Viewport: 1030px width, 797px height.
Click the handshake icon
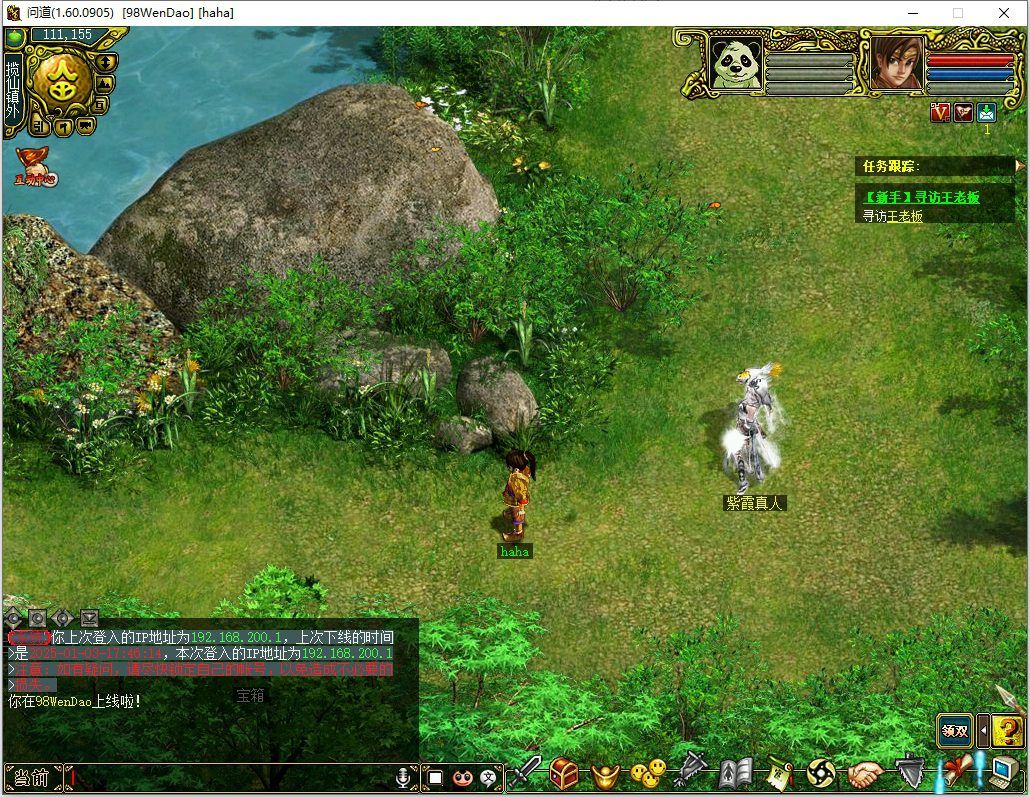[866, 773]
